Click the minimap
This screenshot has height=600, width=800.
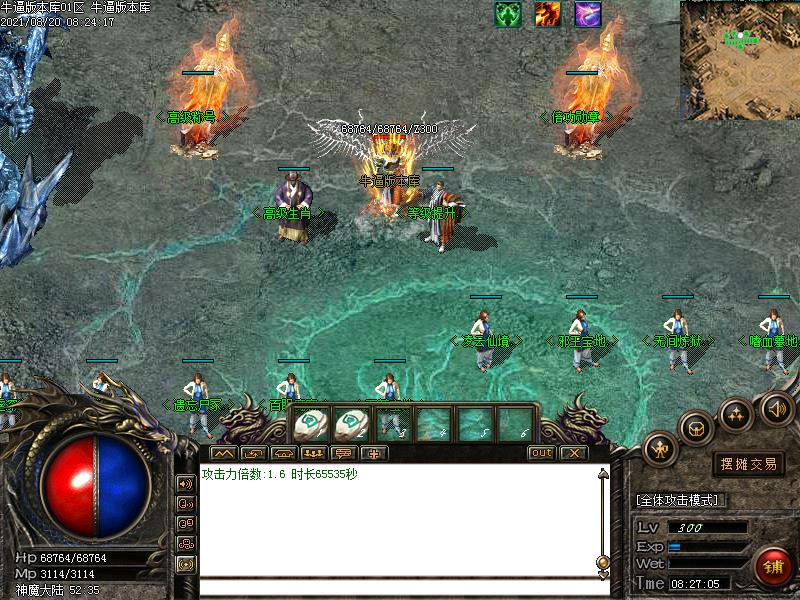739,60
